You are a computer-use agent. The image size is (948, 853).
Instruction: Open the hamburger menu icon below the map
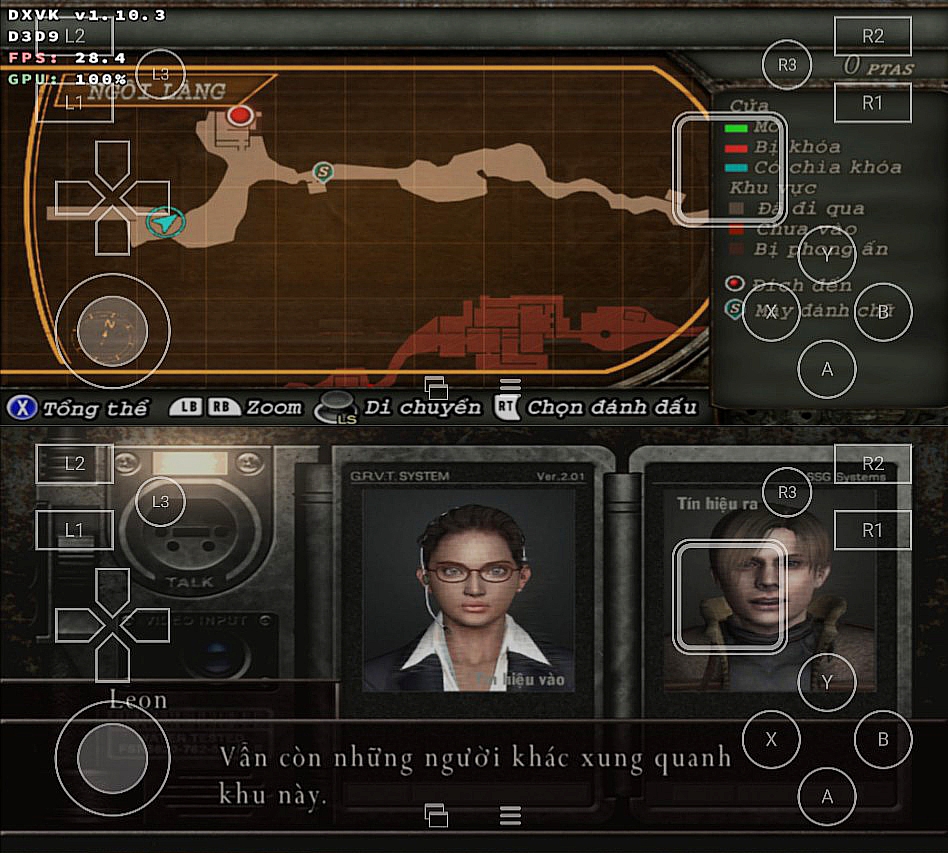click(x=510, y=387)
